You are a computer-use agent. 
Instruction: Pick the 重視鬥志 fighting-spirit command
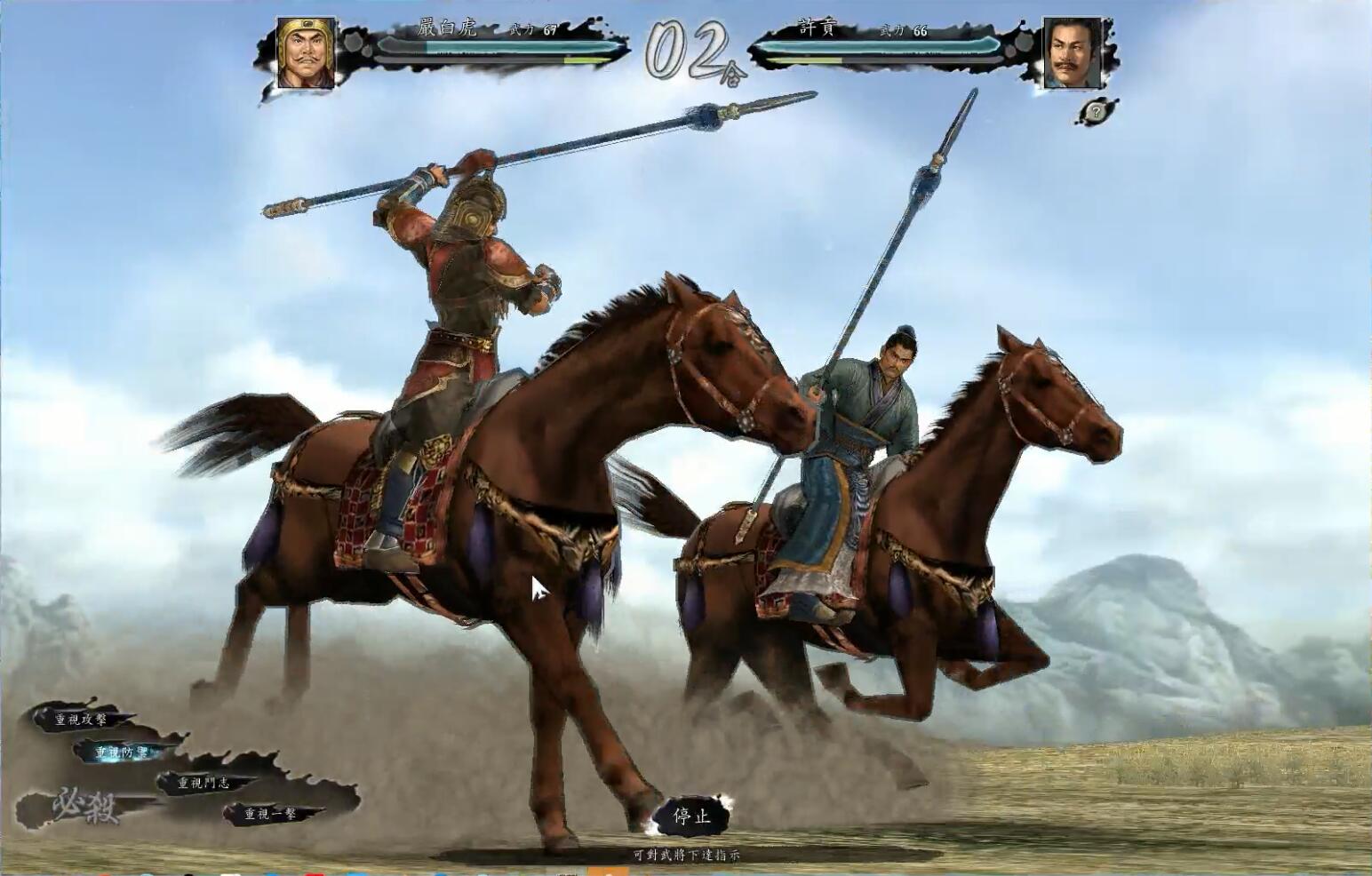tap(203, 783)
